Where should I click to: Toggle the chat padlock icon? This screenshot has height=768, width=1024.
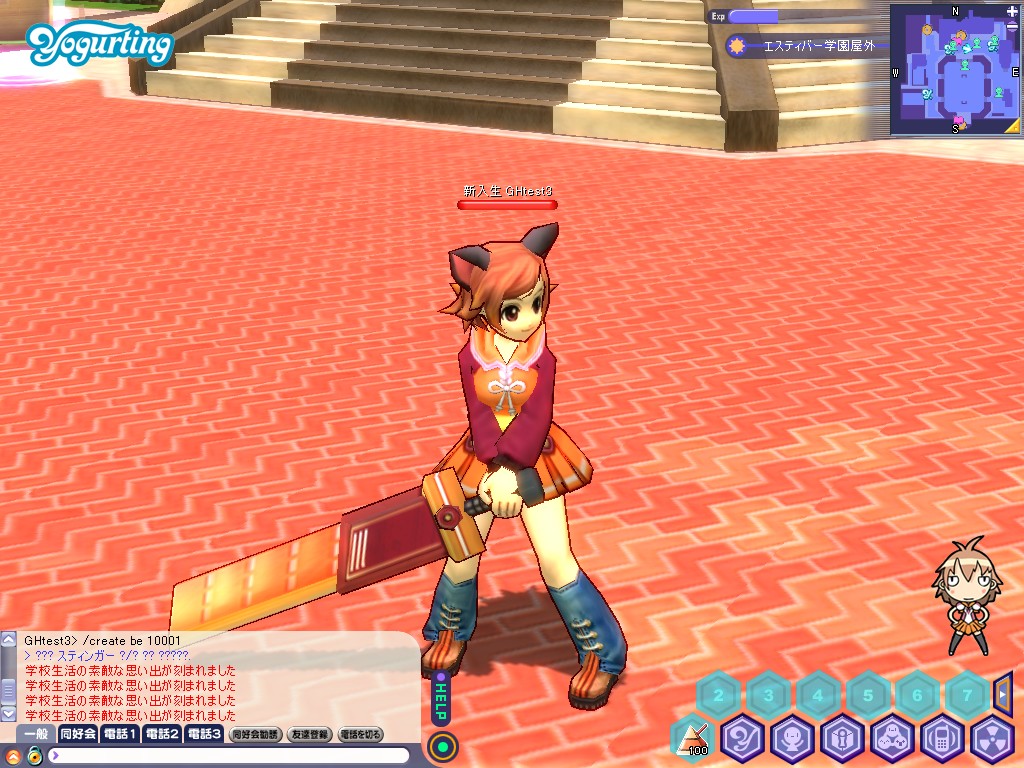coord(34,756)
